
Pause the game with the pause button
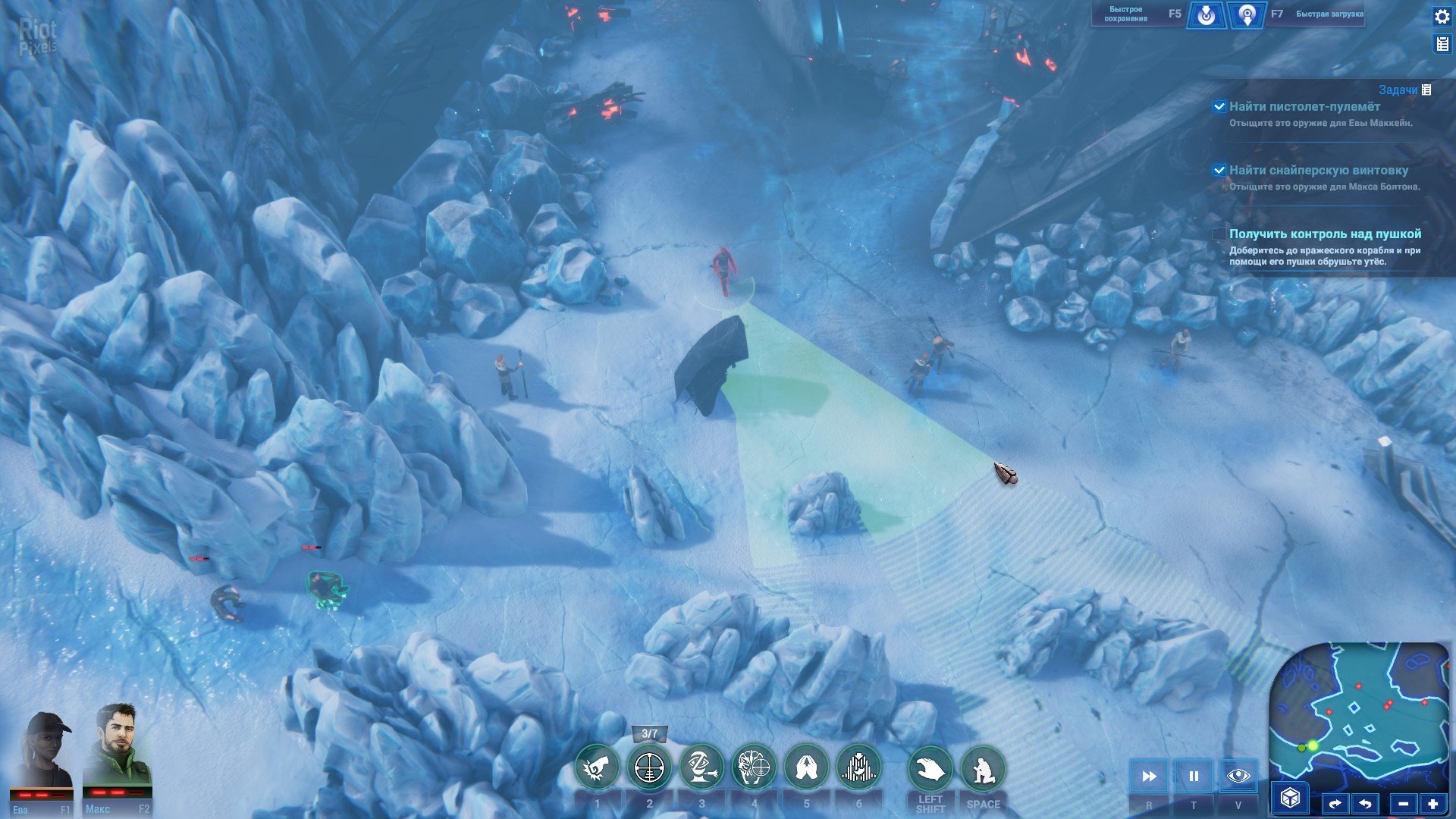1194,776
